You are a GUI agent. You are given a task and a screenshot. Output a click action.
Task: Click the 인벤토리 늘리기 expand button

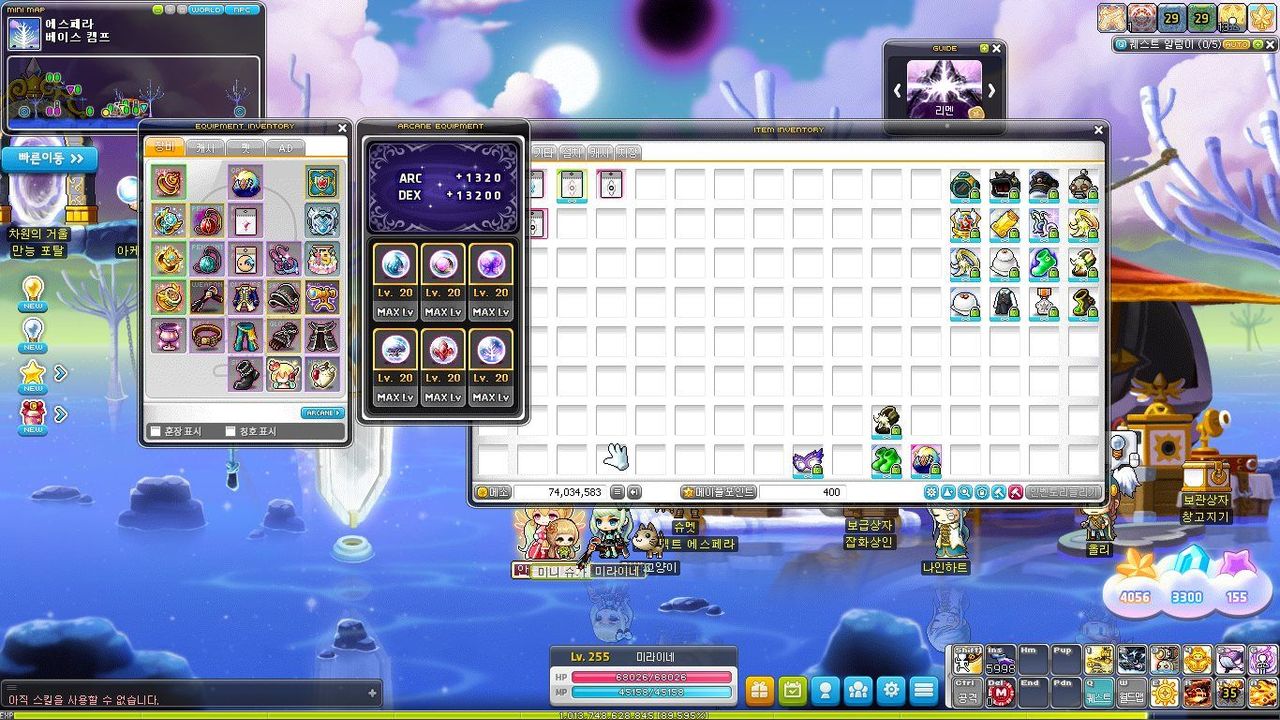pos(1062,492)
